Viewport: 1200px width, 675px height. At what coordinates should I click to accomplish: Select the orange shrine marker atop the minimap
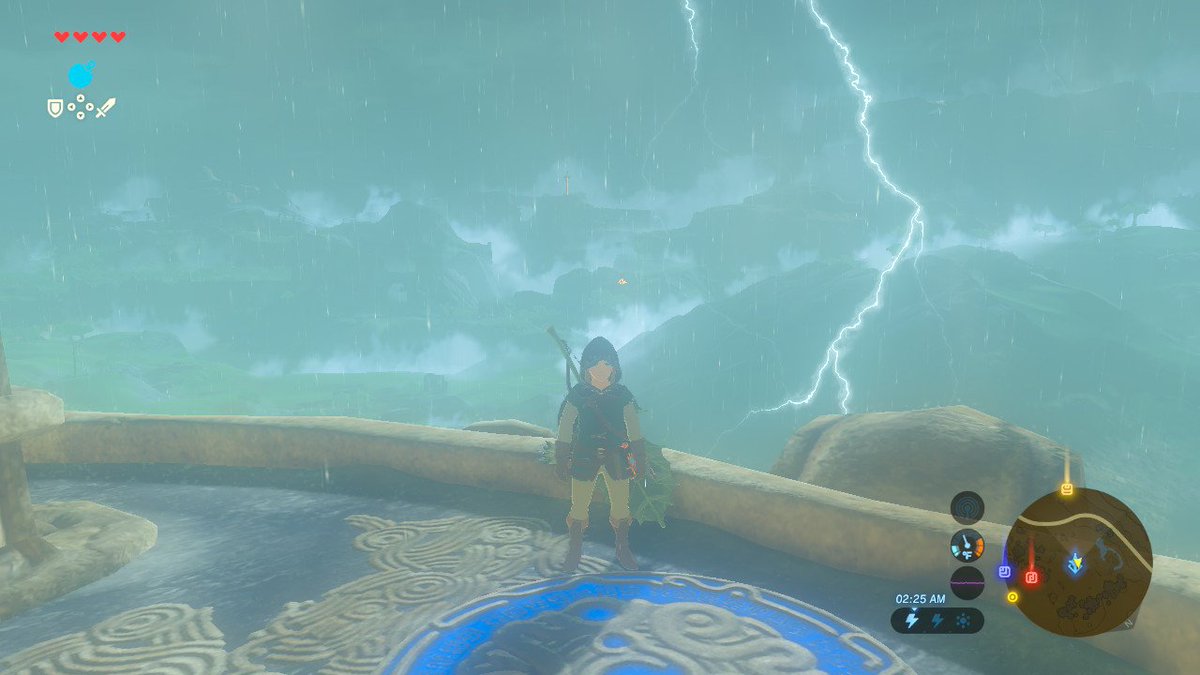pos(1067,489)
